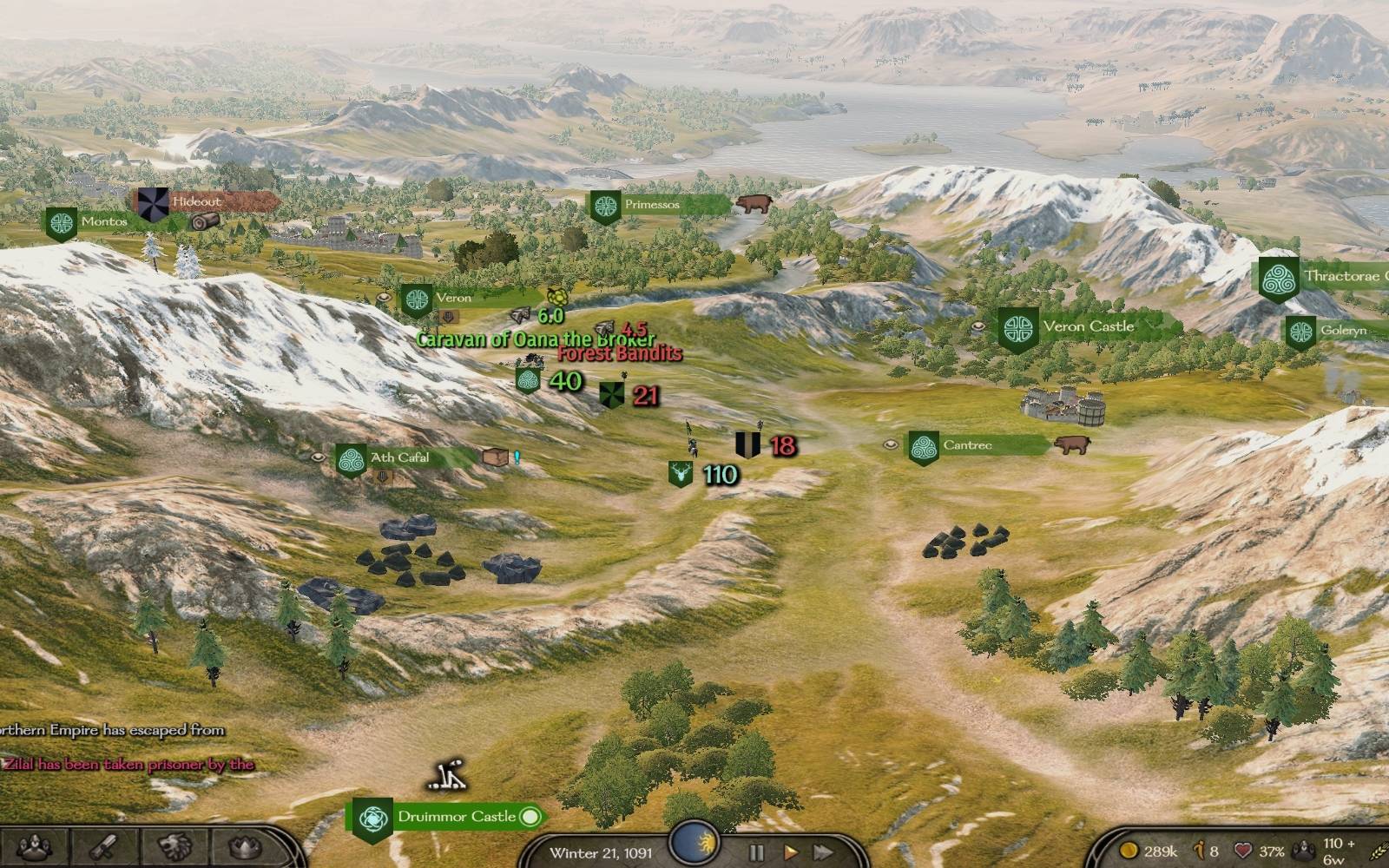Viewport: 1389px width, 868px height.
Task: Open the quests scroll icon
Action: [x=104, y=846]
